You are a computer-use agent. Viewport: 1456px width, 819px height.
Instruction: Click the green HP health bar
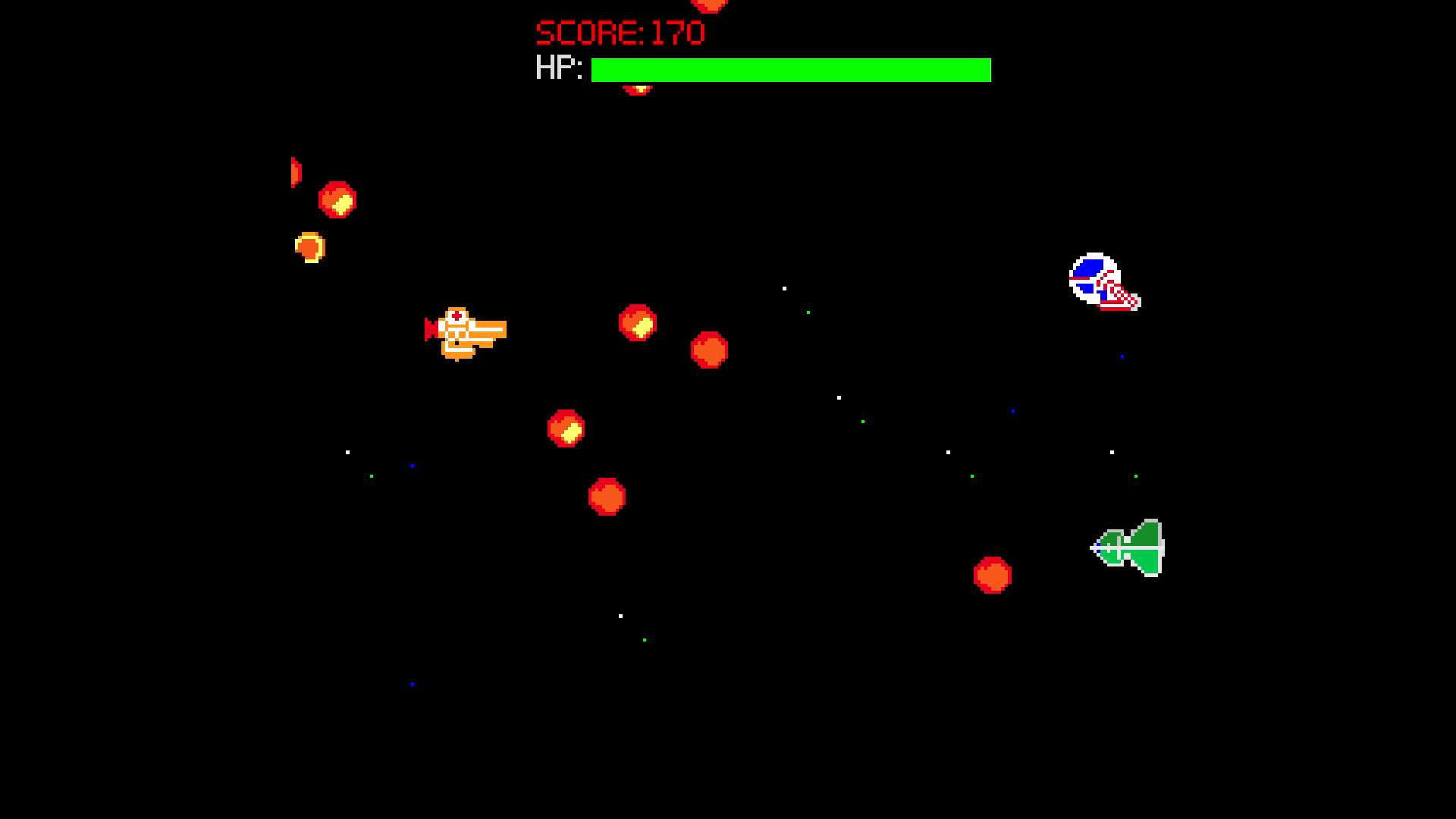(x=789, y=70)
